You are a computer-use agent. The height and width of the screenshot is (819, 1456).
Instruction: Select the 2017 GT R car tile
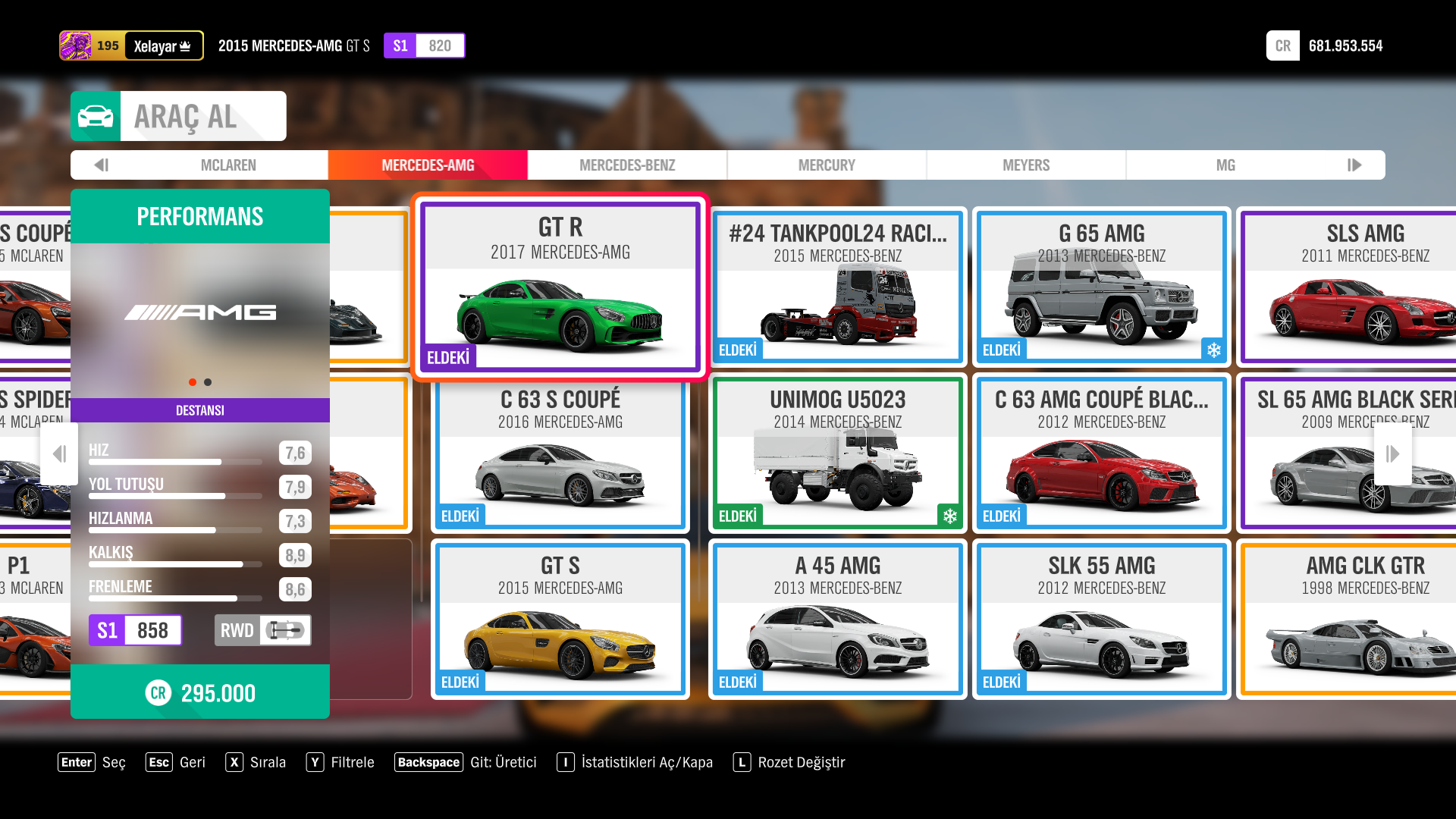(x=560, y=287)
